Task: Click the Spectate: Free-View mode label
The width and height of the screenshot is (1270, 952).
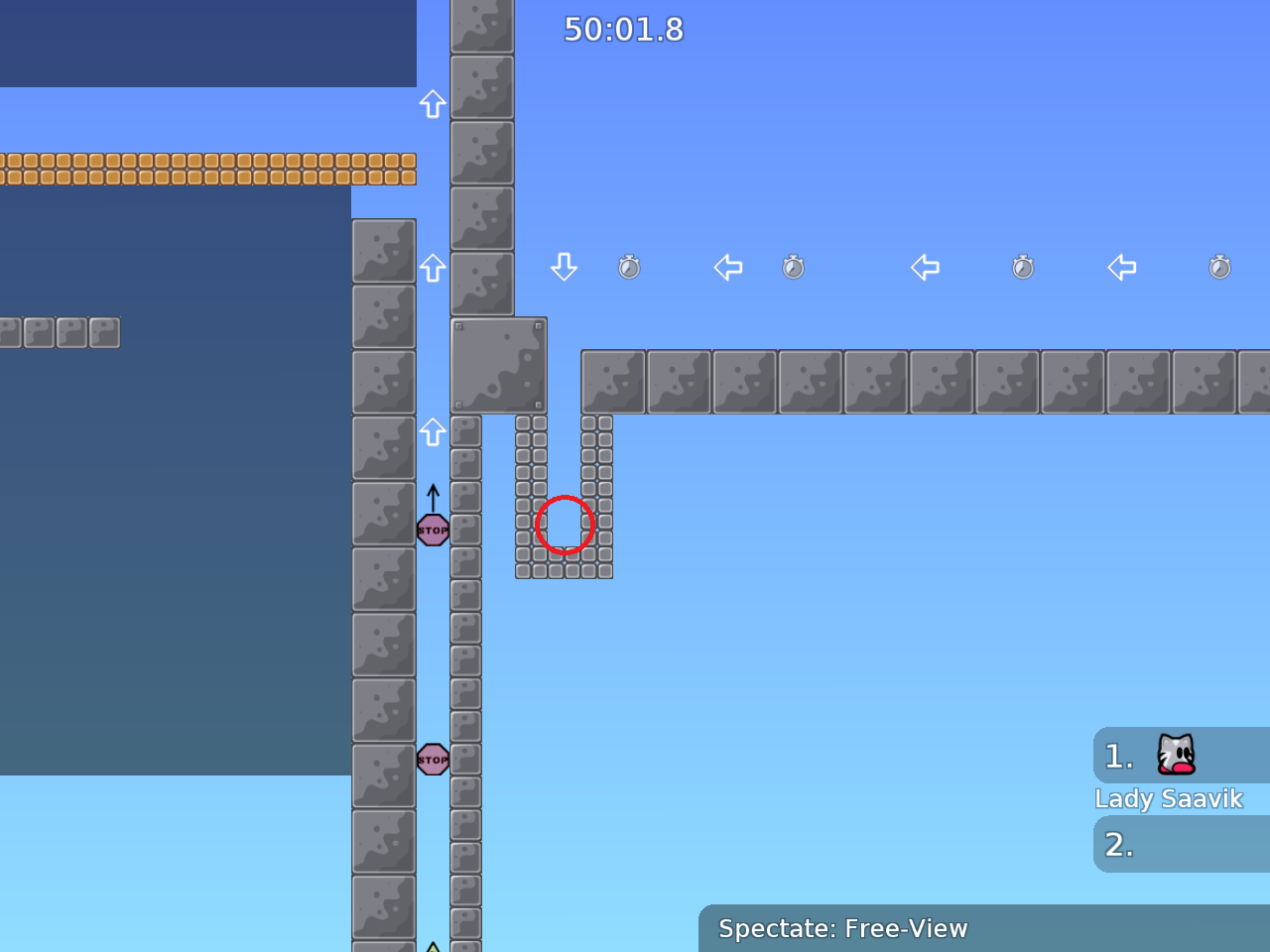Action: [x=842, y=928]
